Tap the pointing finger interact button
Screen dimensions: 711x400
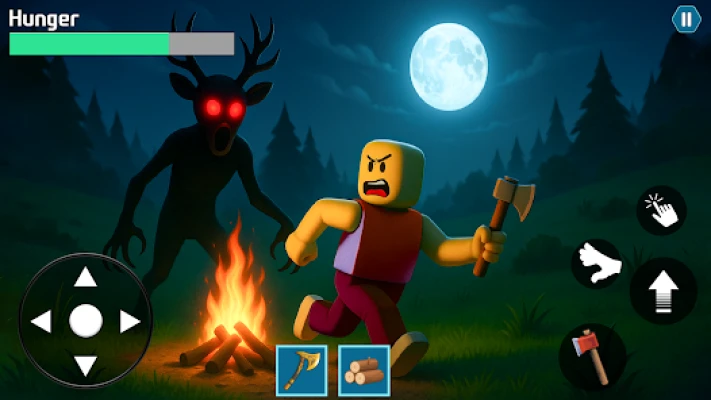(x=661, y=210)
